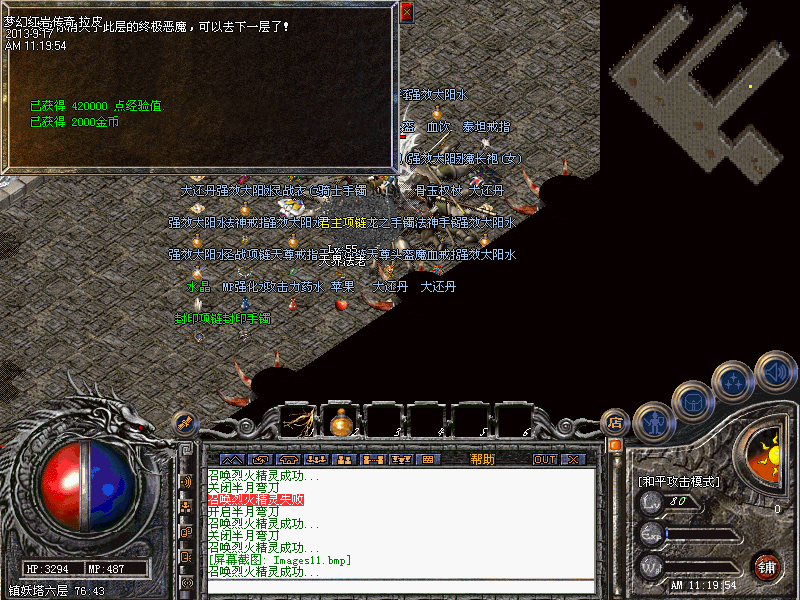Show the skills window

pyautogui.click(x=735, y=379)
